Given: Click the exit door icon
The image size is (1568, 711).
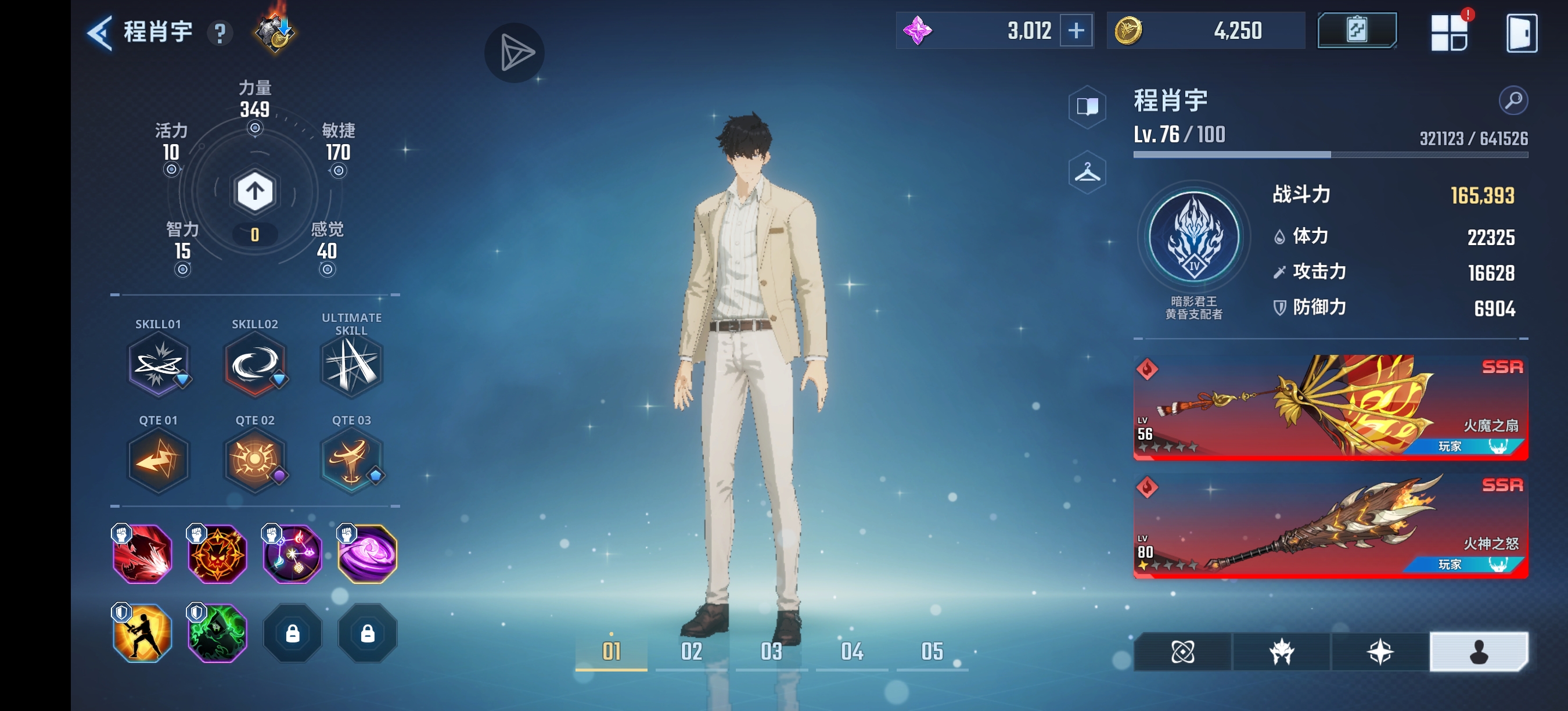Looking at the screenshot, I should pos(1521,33).
